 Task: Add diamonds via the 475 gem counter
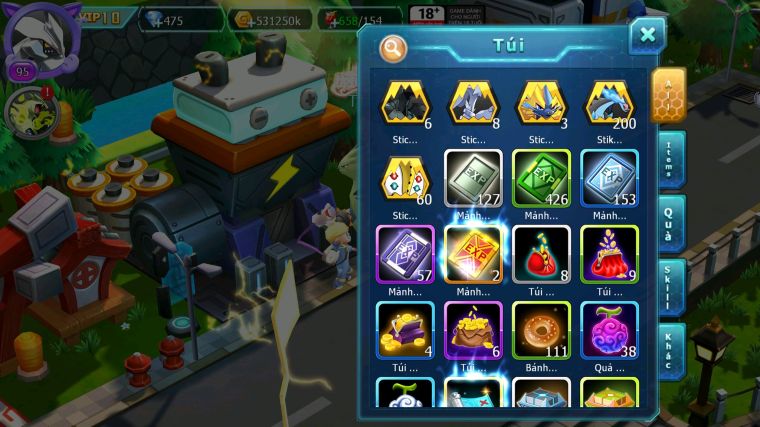point(180,19)
